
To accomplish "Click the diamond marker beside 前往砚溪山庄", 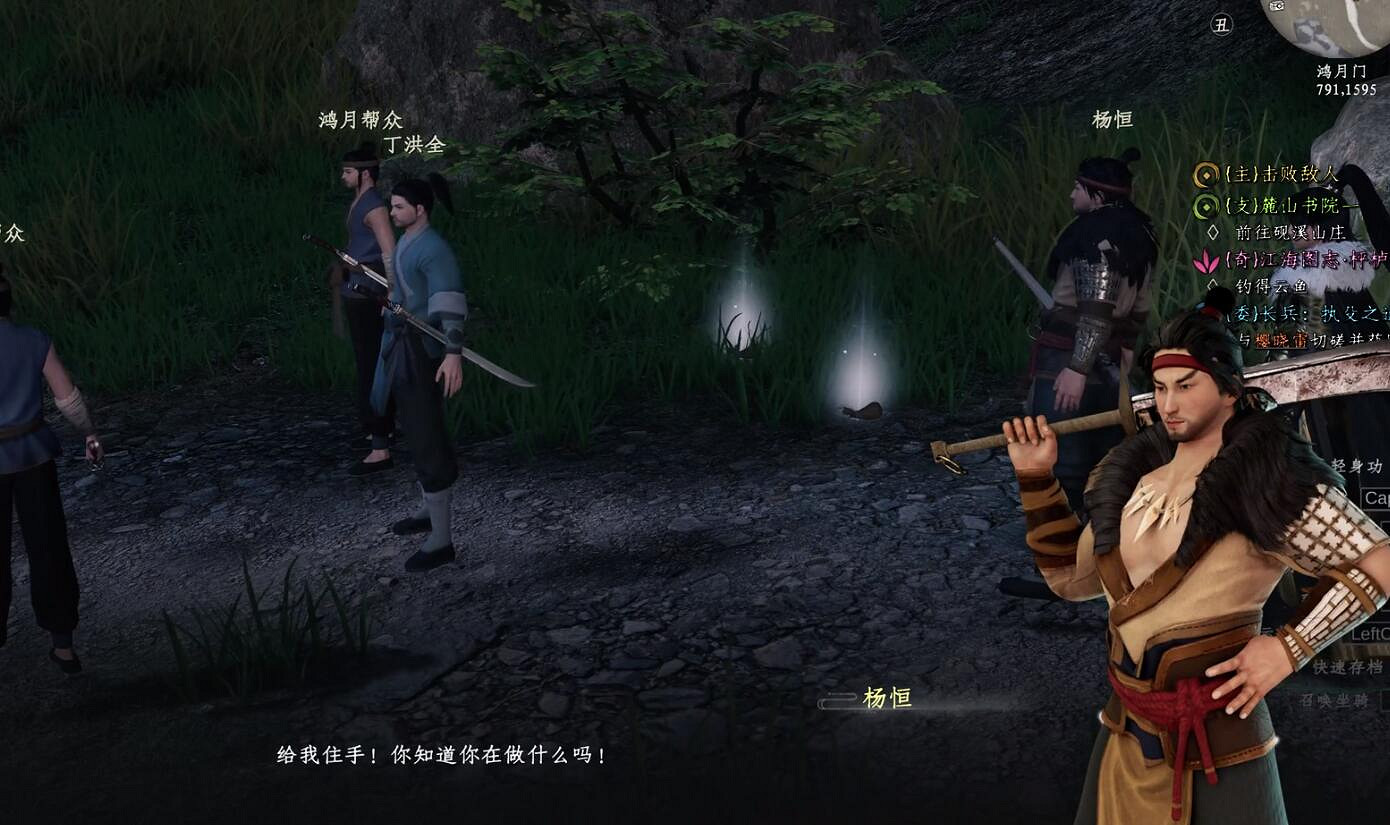I will click(x=1211, y=231).
